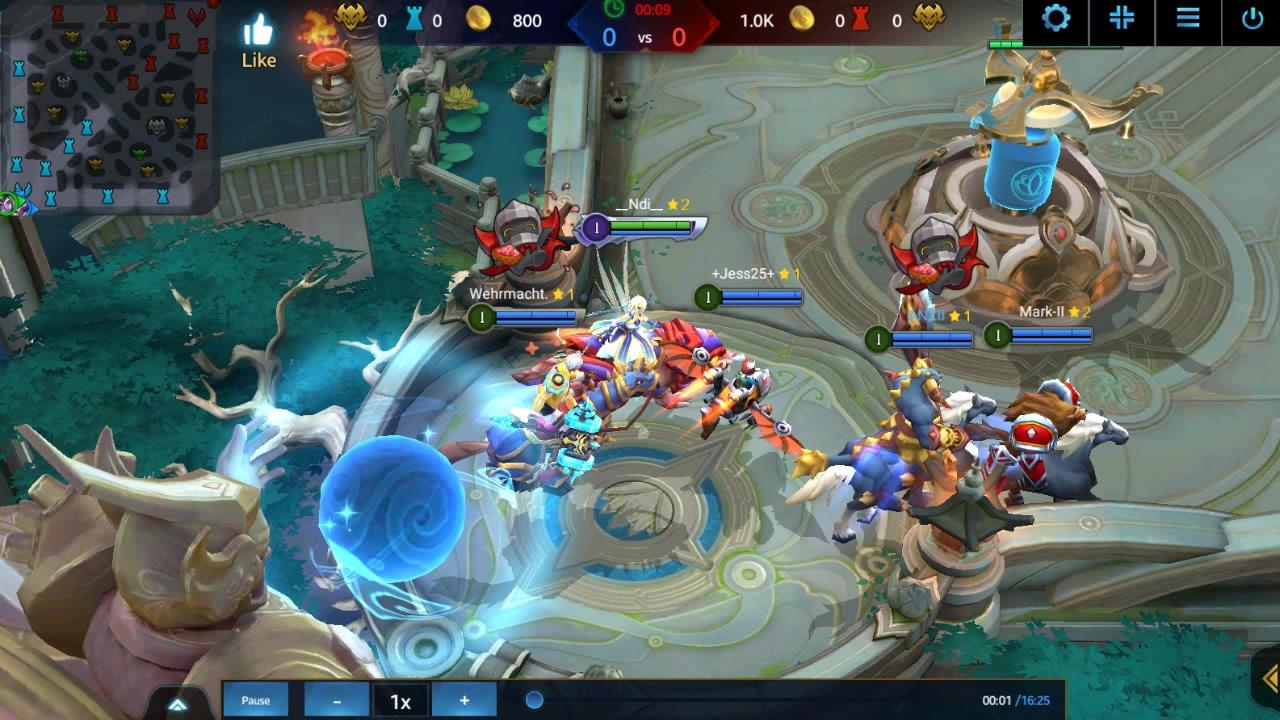Toggle Pause on the replay
The width and height of the screenshot is (1280, 720).
tap(256, 700)
